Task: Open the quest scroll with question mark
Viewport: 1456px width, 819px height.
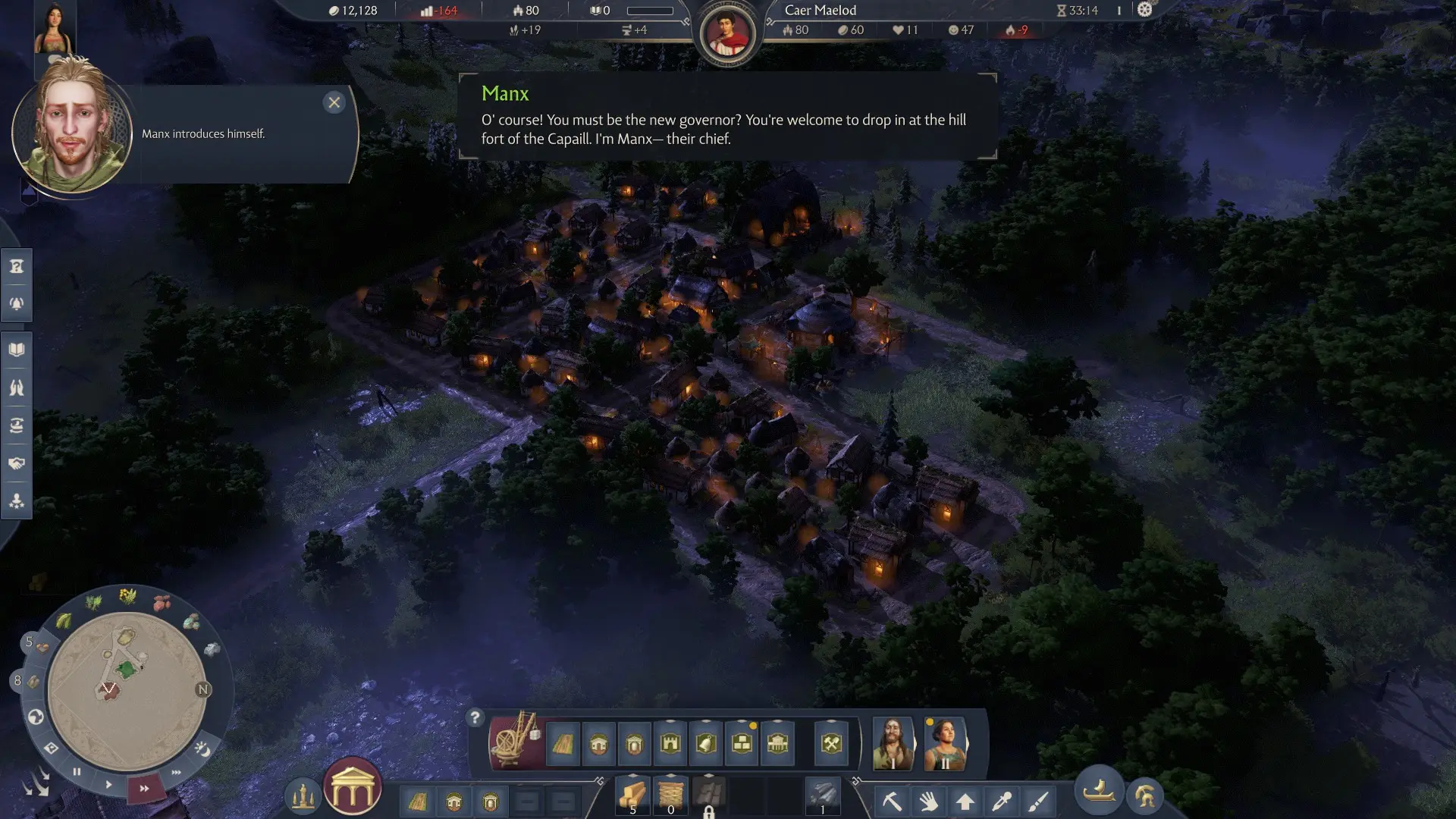Action: click(x=17, y=266)
